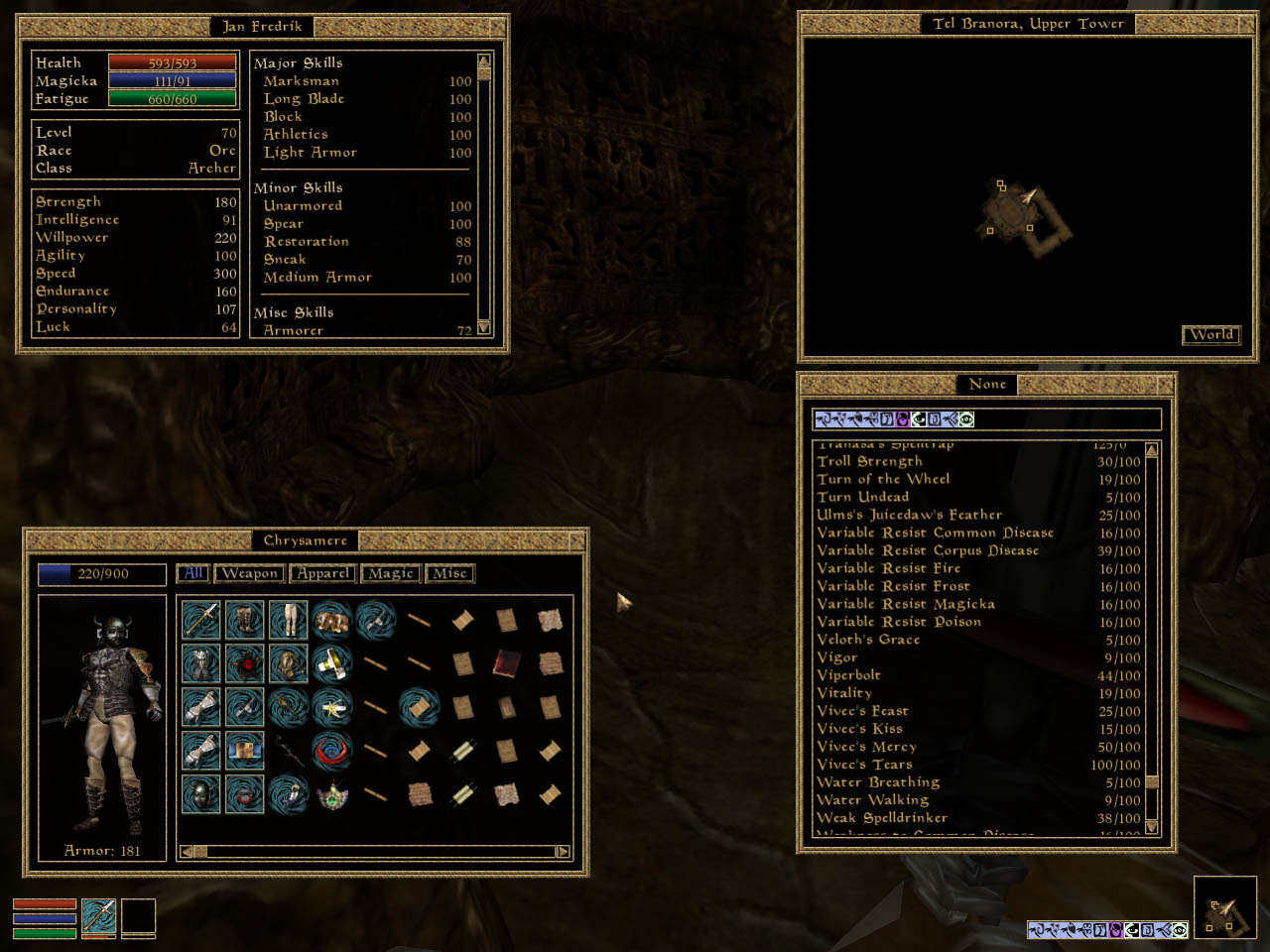
Task: Choose the Water Walking spell
Action: point(873,800)
